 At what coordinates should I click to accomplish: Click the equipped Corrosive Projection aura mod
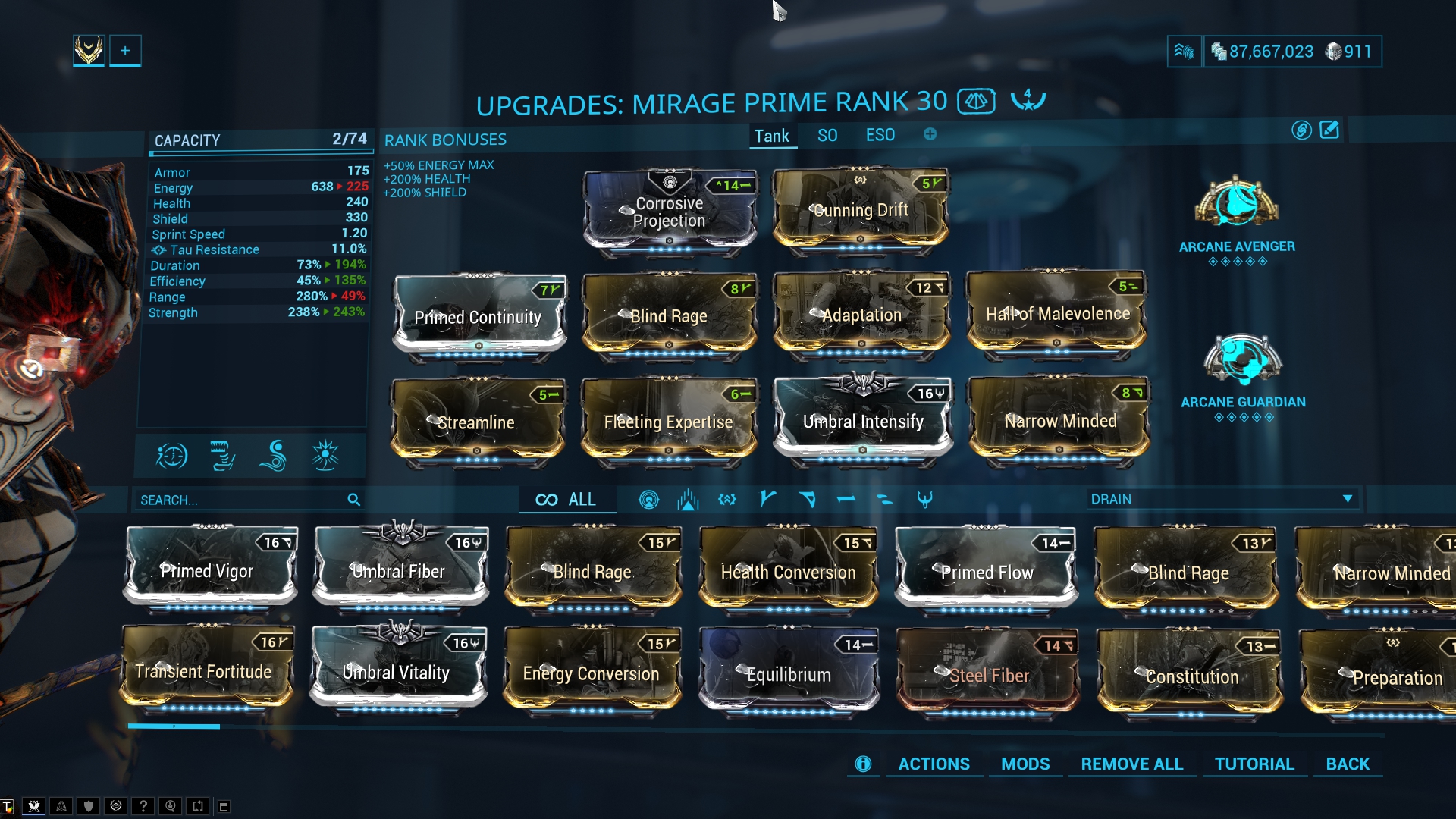[669, 212]
